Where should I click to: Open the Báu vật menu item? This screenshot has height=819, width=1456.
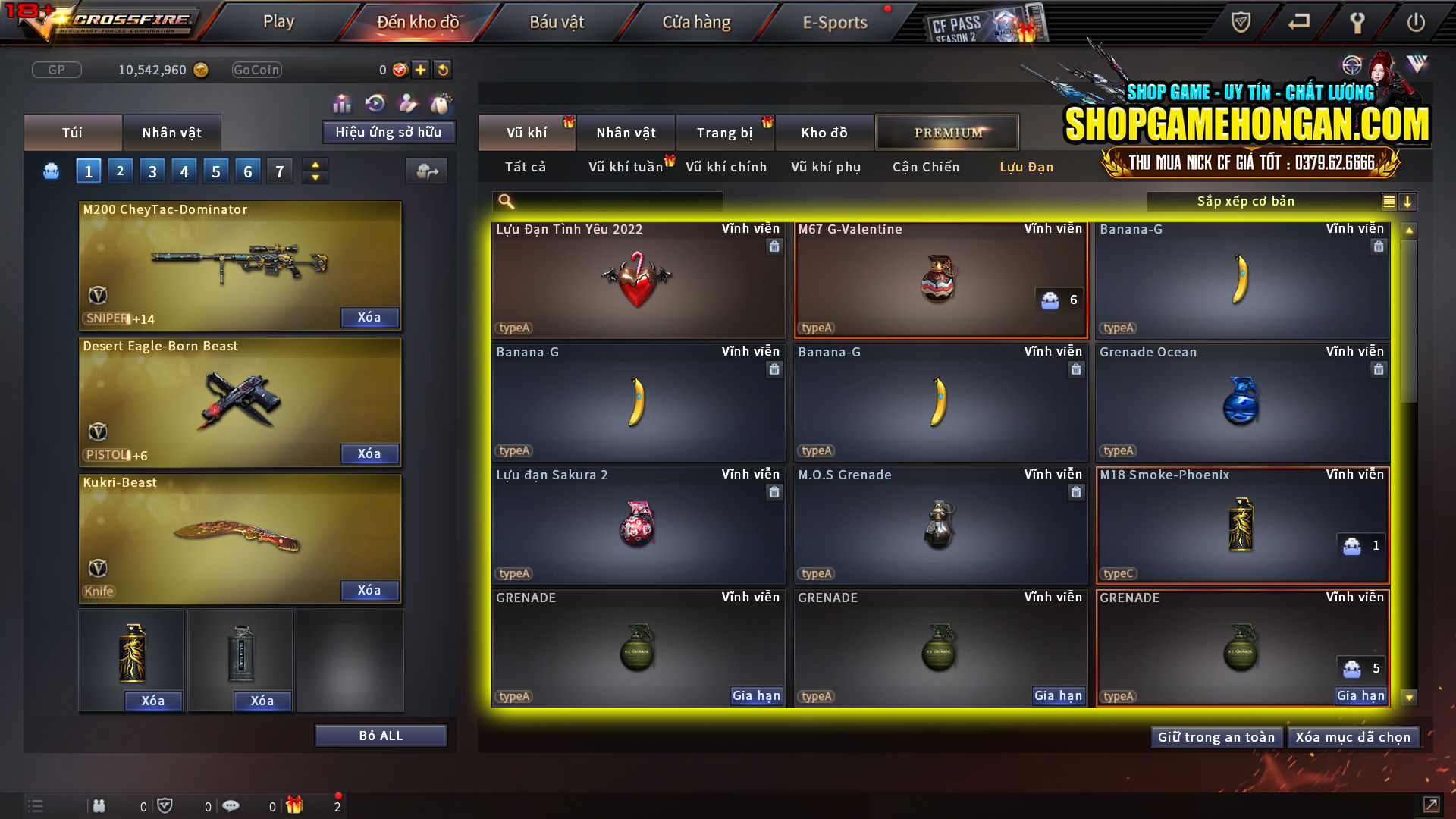click(557, 22)
